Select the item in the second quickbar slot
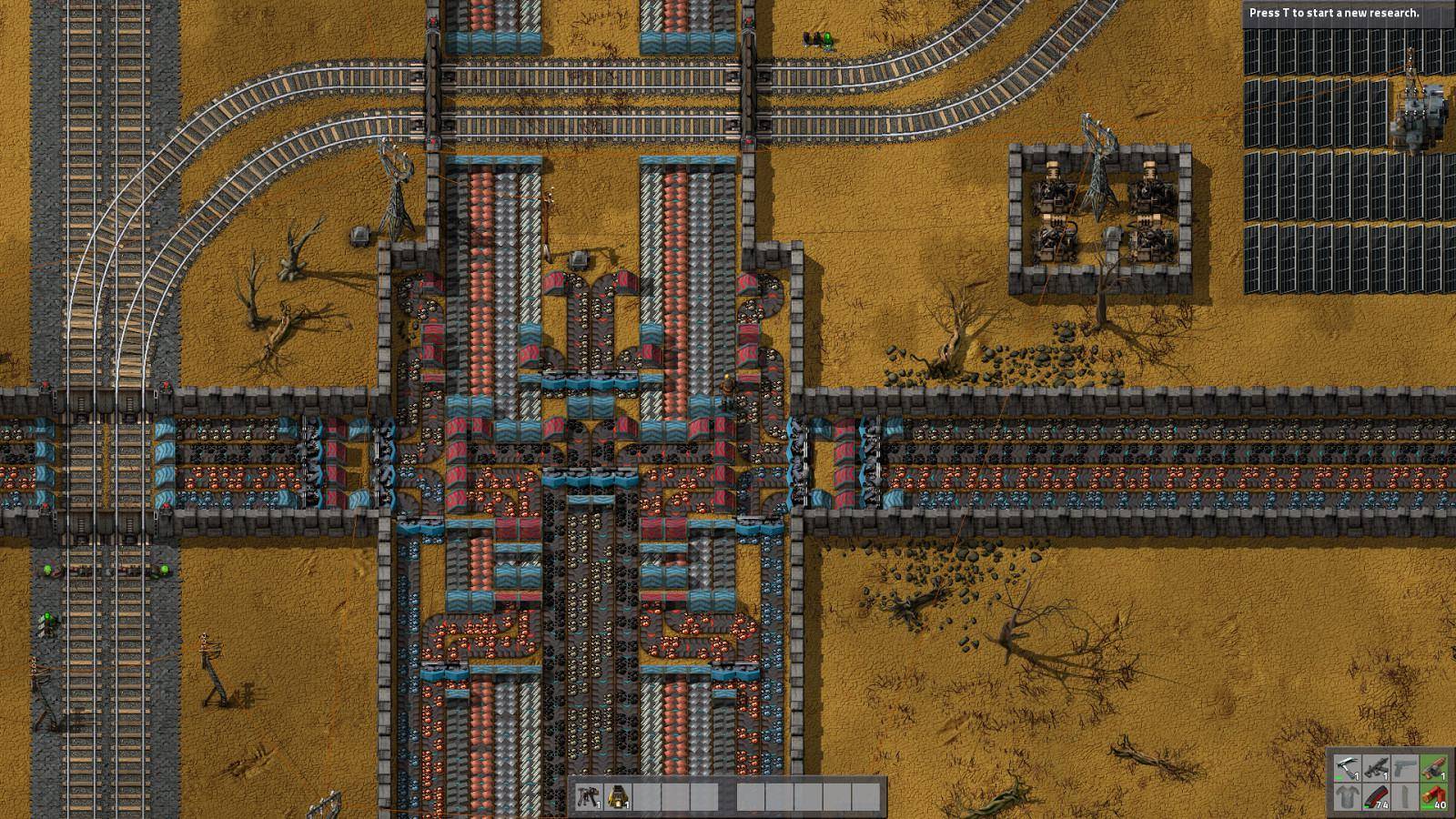The image size is (1456, 819). [619, 796]
